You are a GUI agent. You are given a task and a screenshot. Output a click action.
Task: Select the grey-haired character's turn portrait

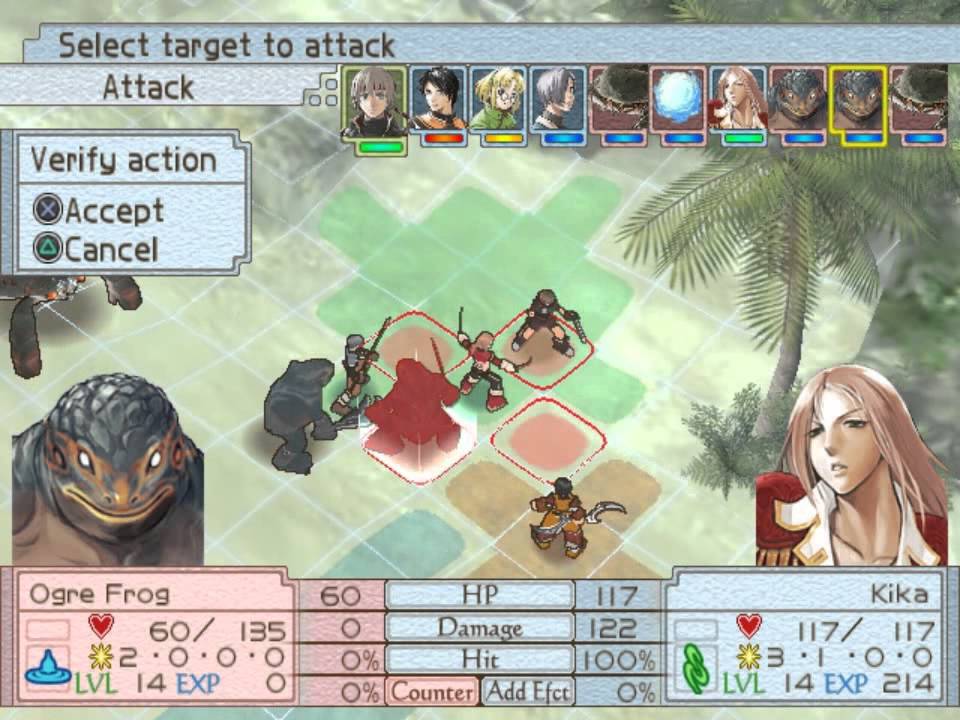coord(557,101)
